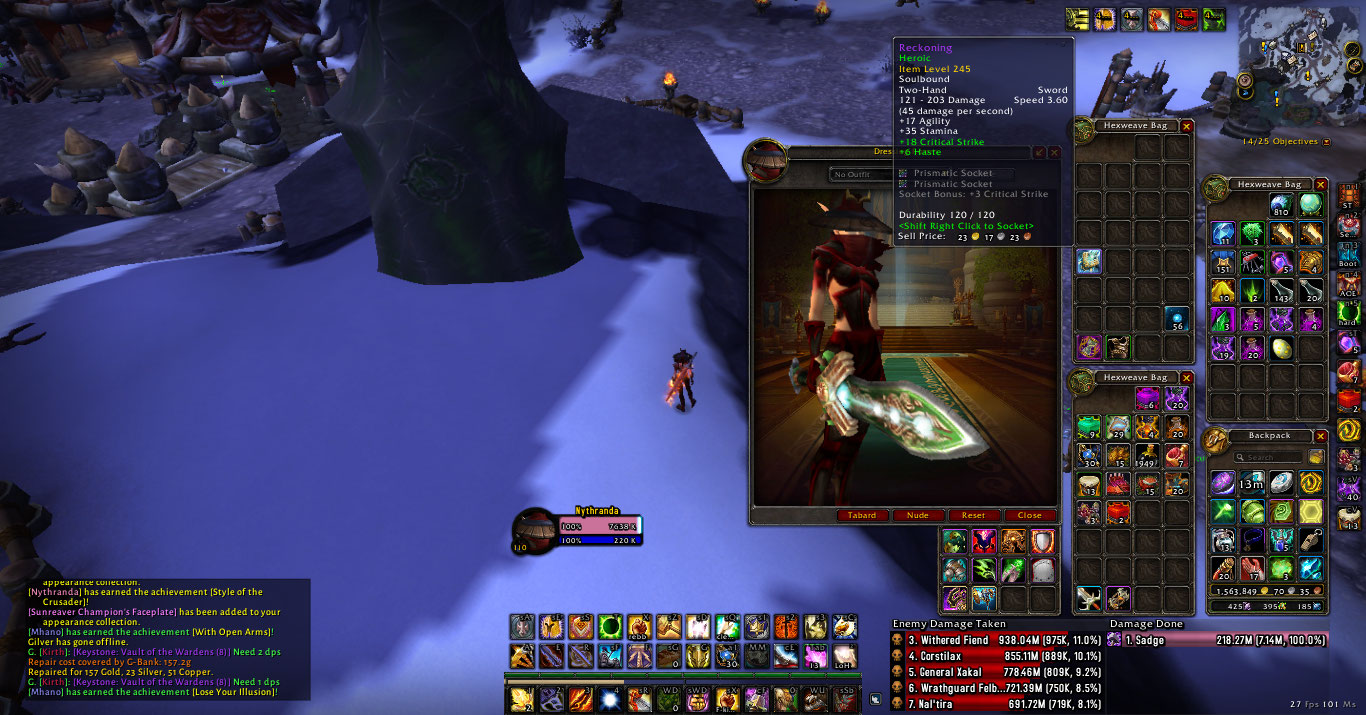Activate the green dark orb ability
The height and width of the screenshot is (715, 1366).
[610, 627]
